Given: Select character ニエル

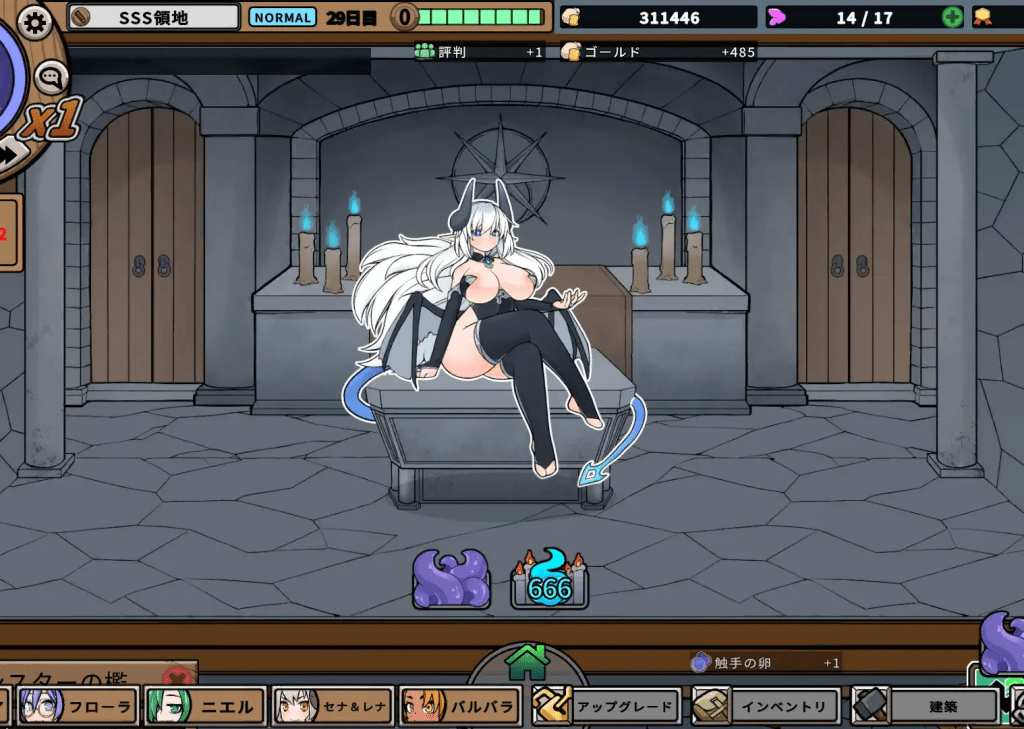Looking at the screenshot, I should (205, 707).
